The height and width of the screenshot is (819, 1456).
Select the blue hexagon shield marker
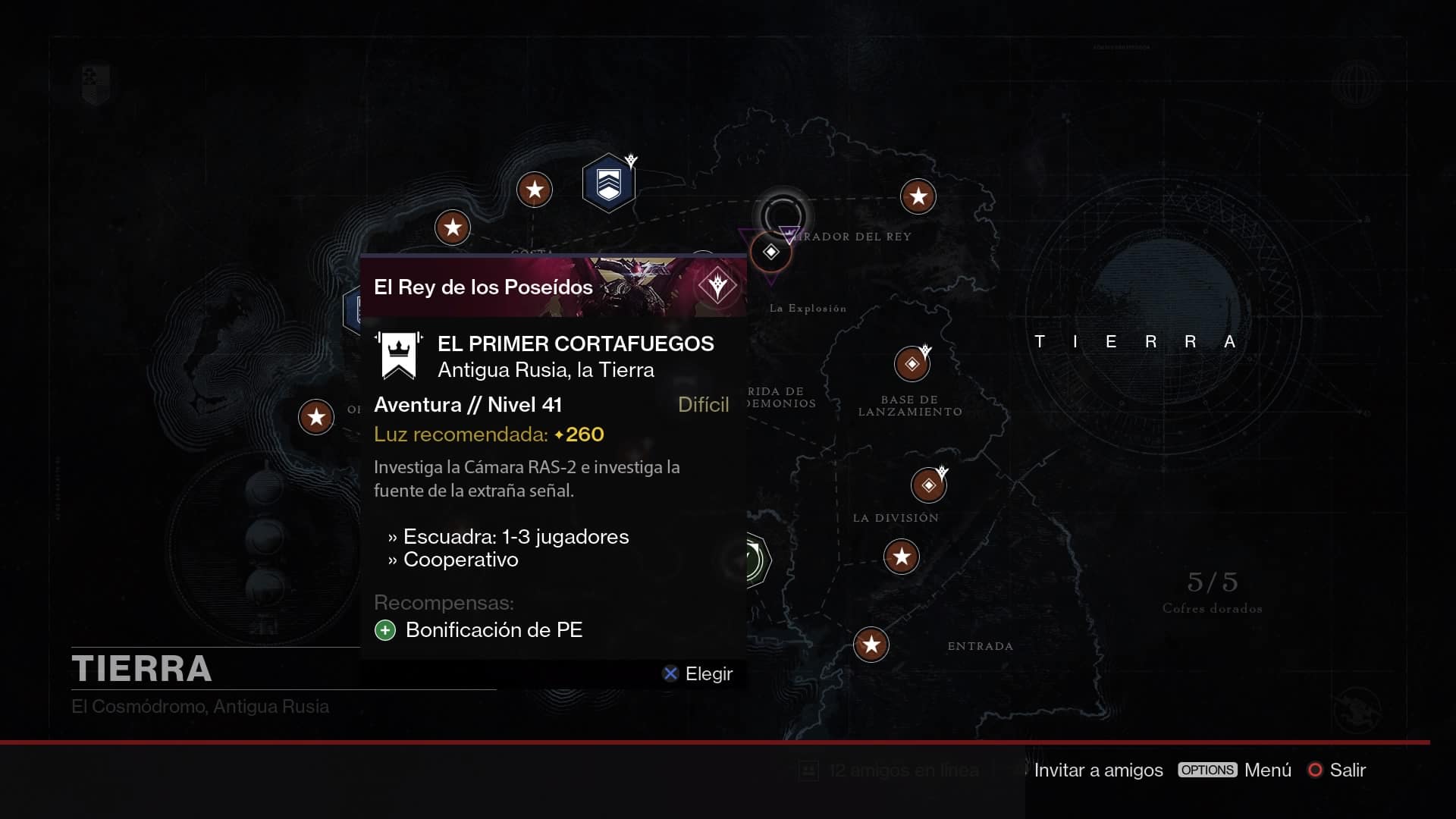click(x=608, y=184)
